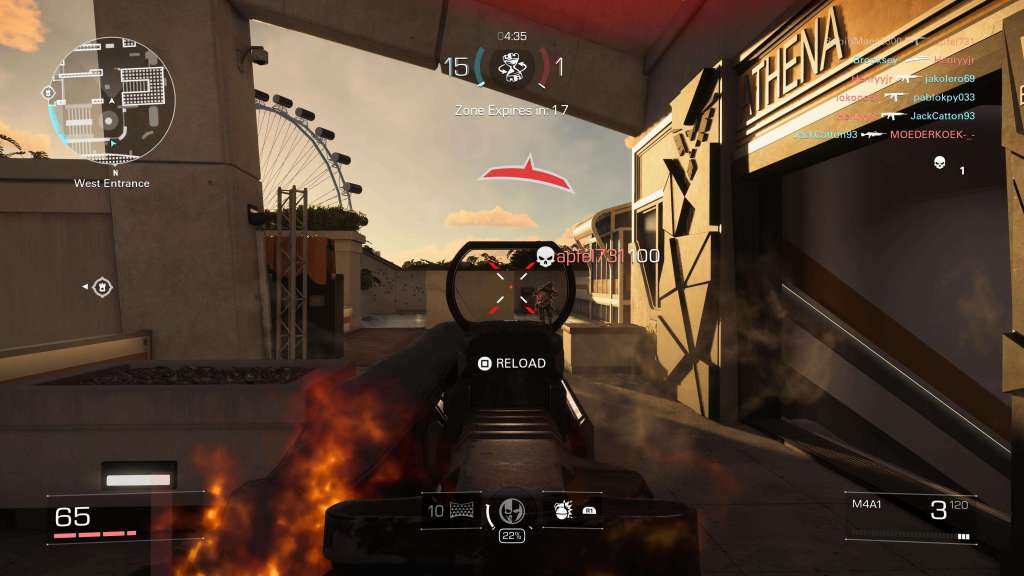Click the flag ability icon
This screenshot has width=1024, height=576.
coord(463,511)
